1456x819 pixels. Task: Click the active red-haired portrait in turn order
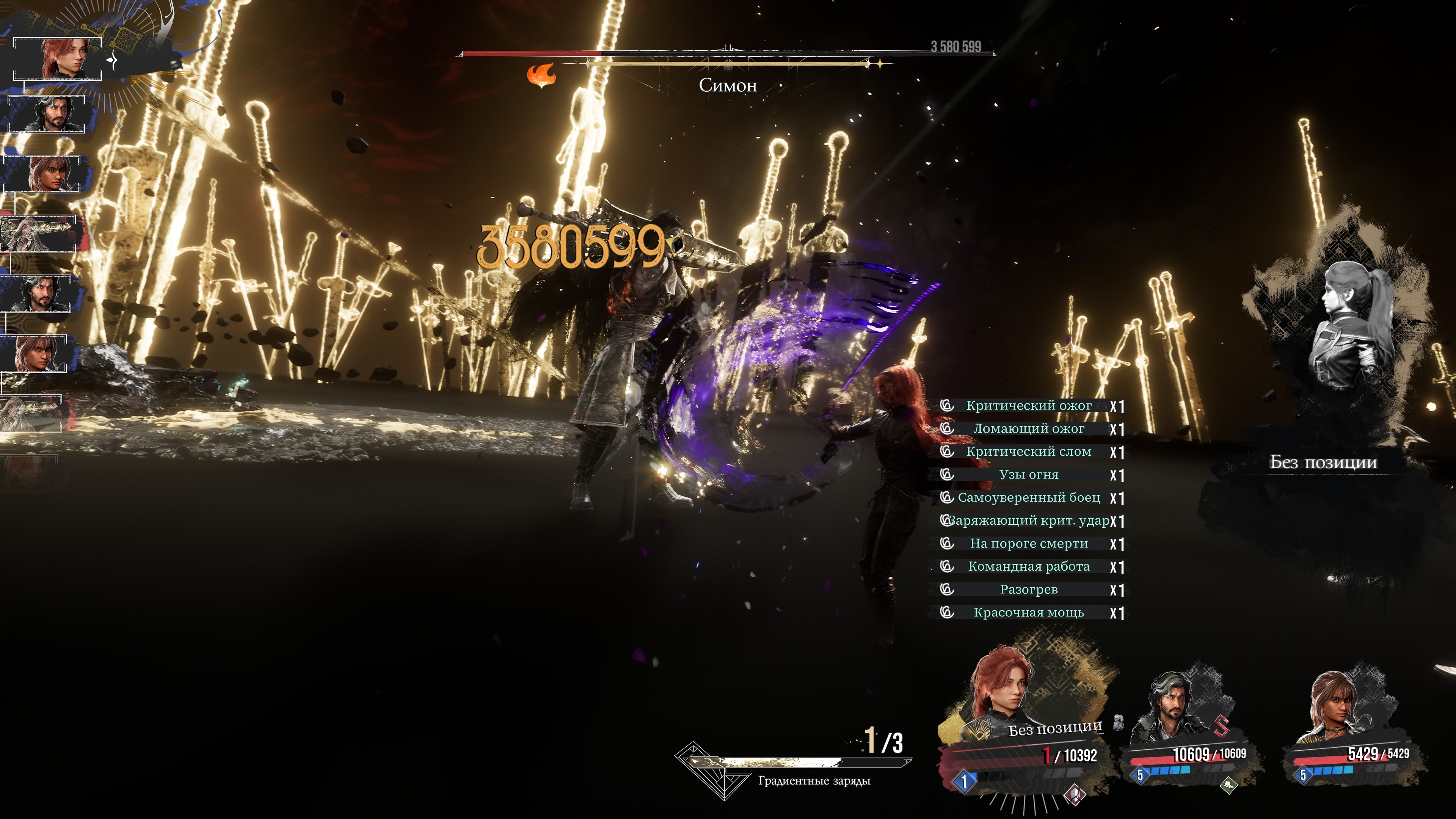58,59
